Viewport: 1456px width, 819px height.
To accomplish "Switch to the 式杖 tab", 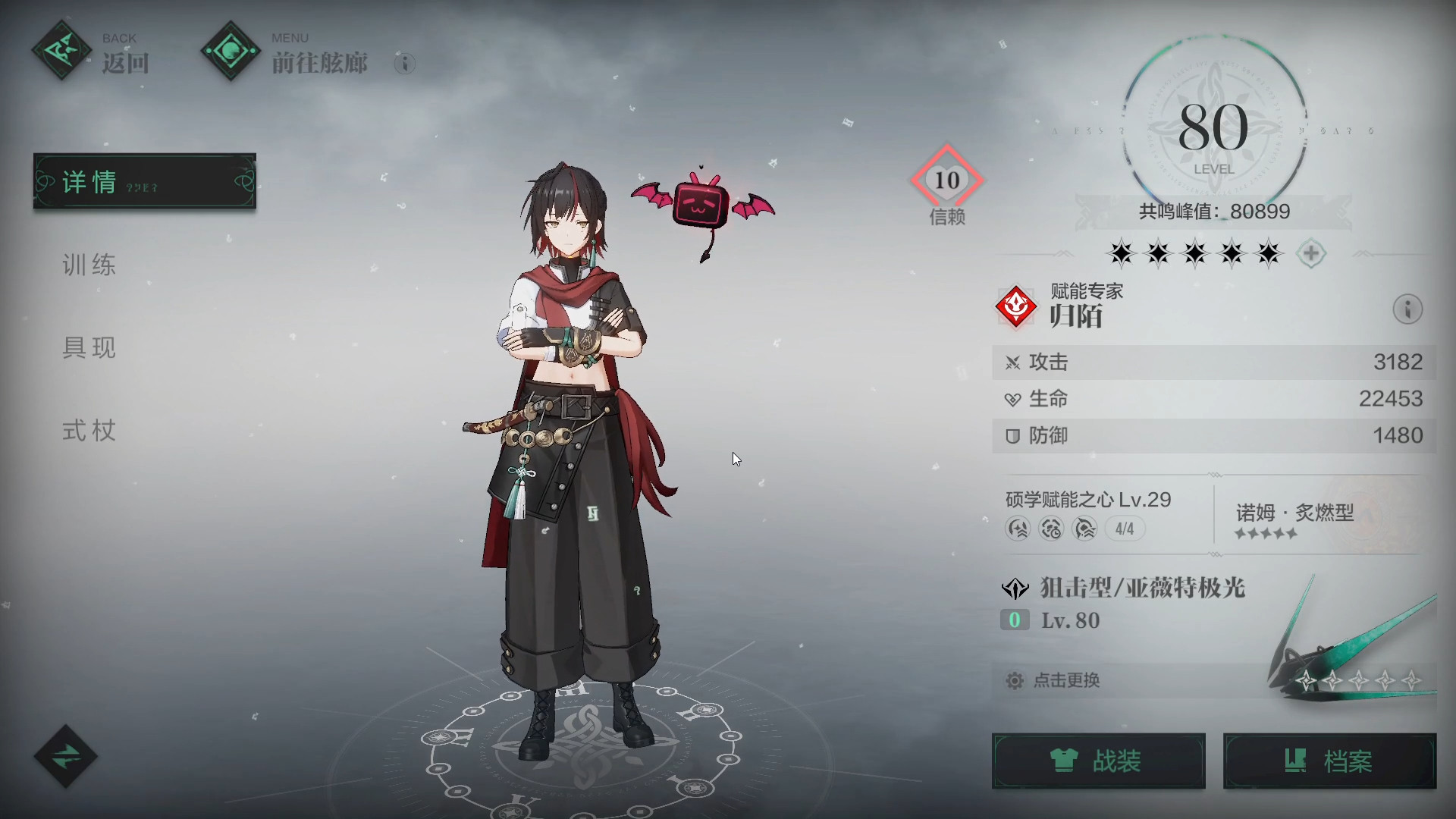I will 89,431.
